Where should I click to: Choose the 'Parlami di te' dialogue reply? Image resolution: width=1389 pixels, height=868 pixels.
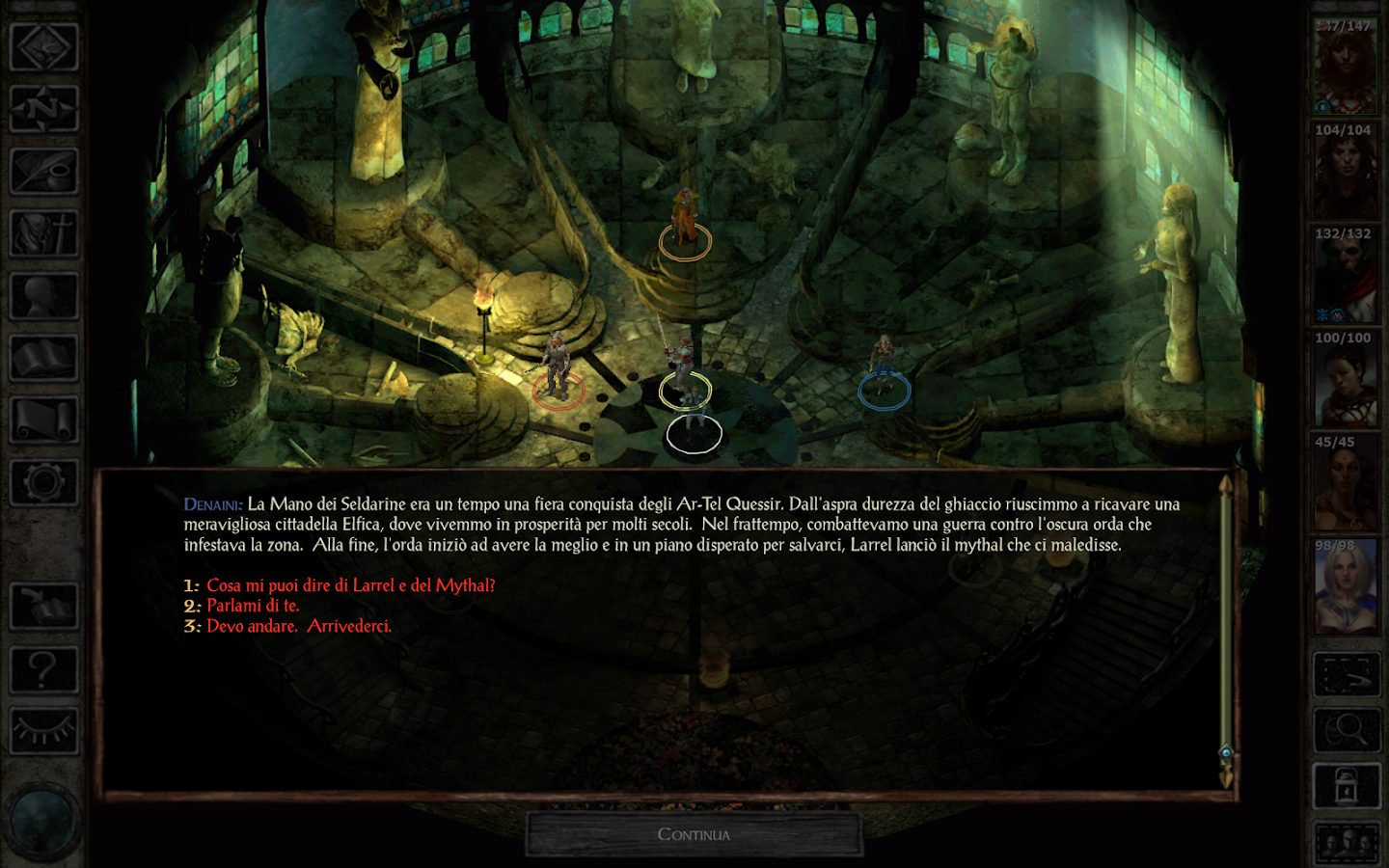pos(252,607)
